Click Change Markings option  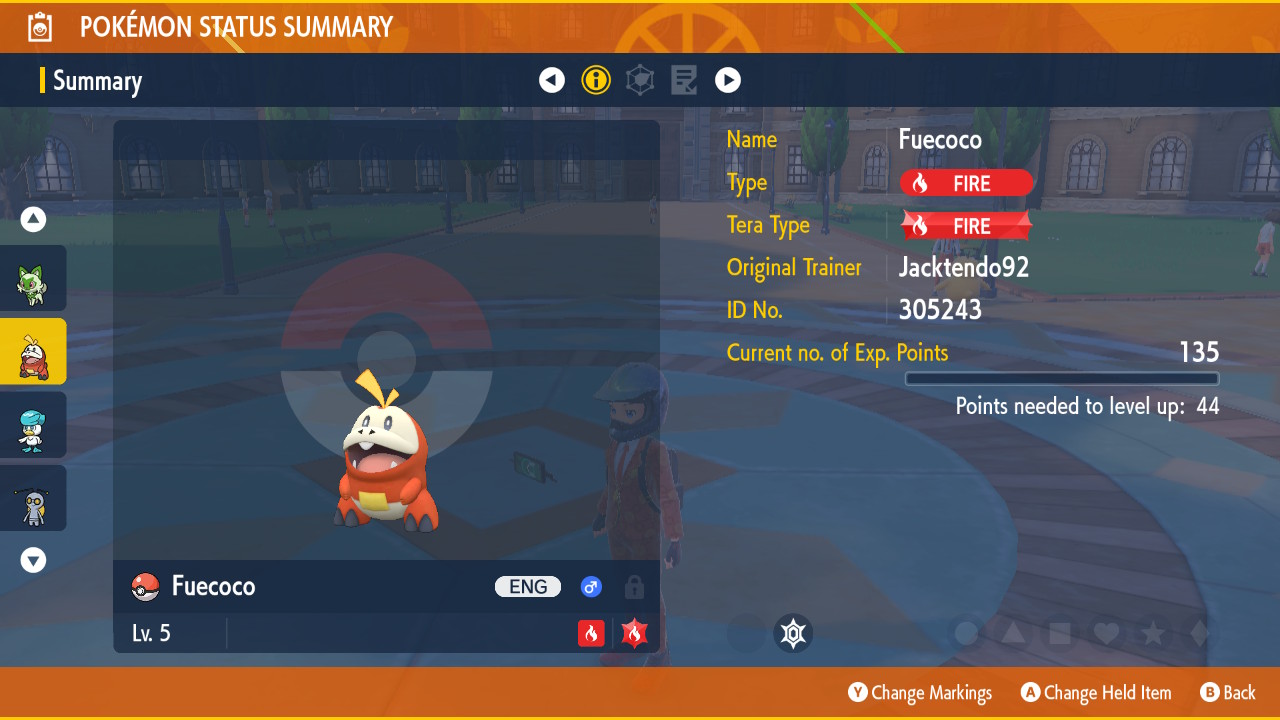[x=920, y=693]
